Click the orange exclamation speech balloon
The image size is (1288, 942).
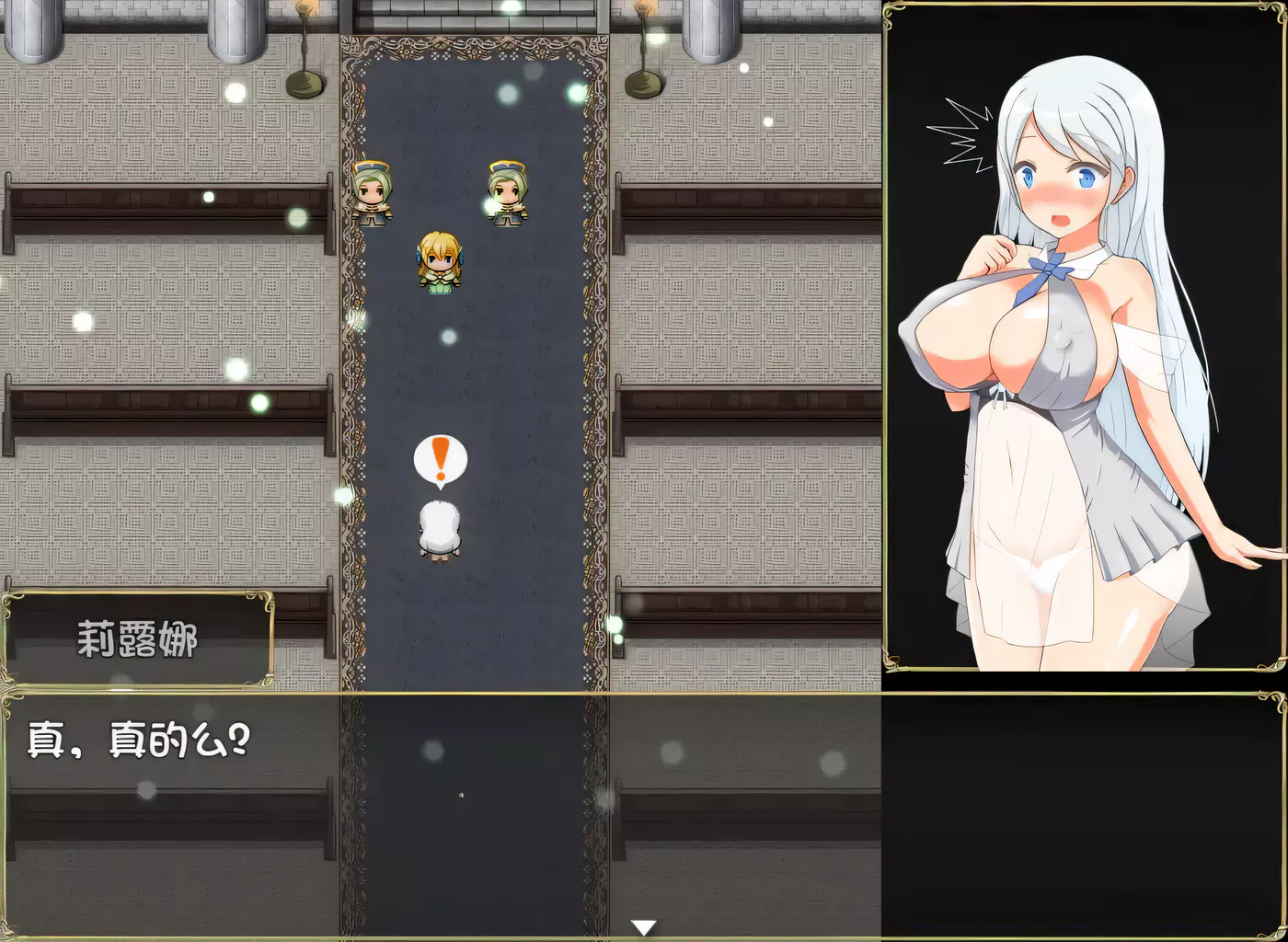coord(440,460)
